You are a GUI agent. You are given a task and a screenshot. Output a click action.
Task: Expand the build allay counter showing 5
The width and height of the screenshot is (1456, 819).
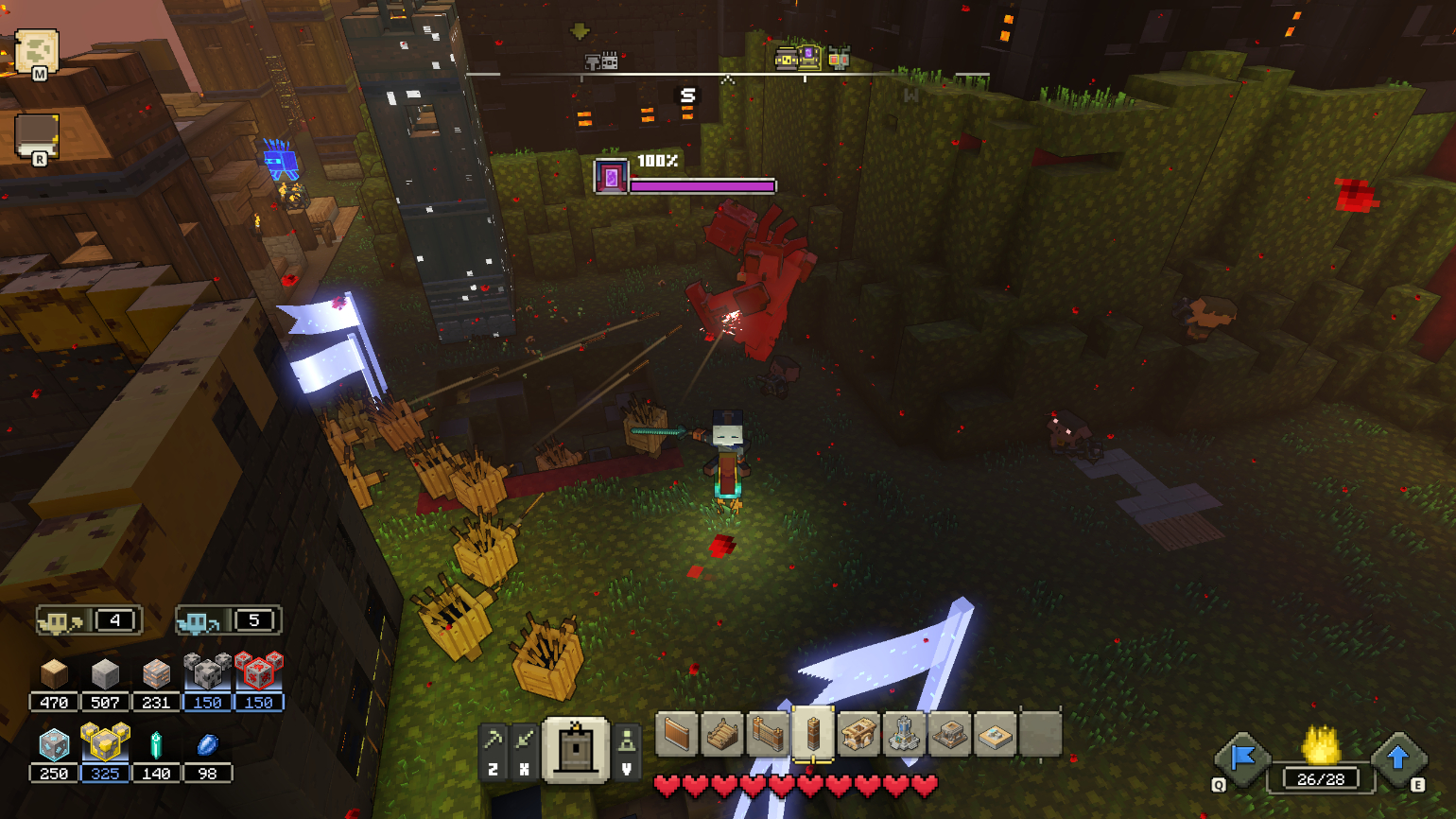point(227,620)
